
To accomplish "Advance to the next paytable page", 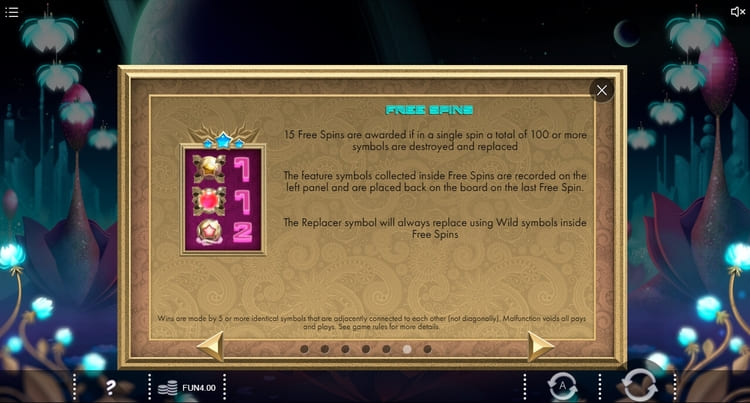I will [540, 348].
